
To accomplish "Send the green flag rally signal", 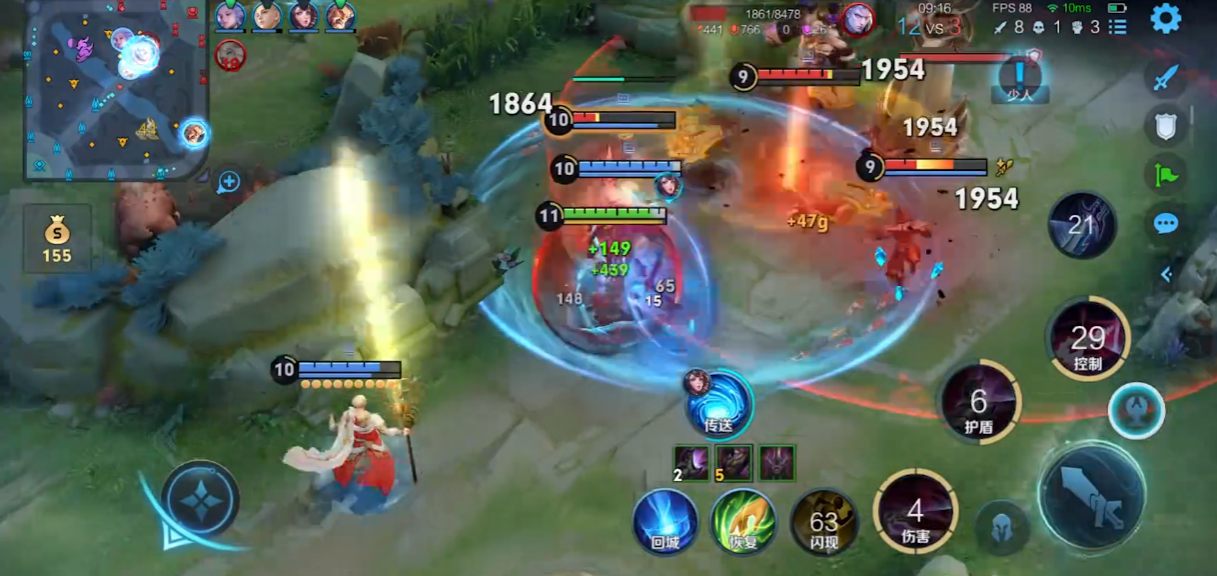I will click(x=1166, y=174).
